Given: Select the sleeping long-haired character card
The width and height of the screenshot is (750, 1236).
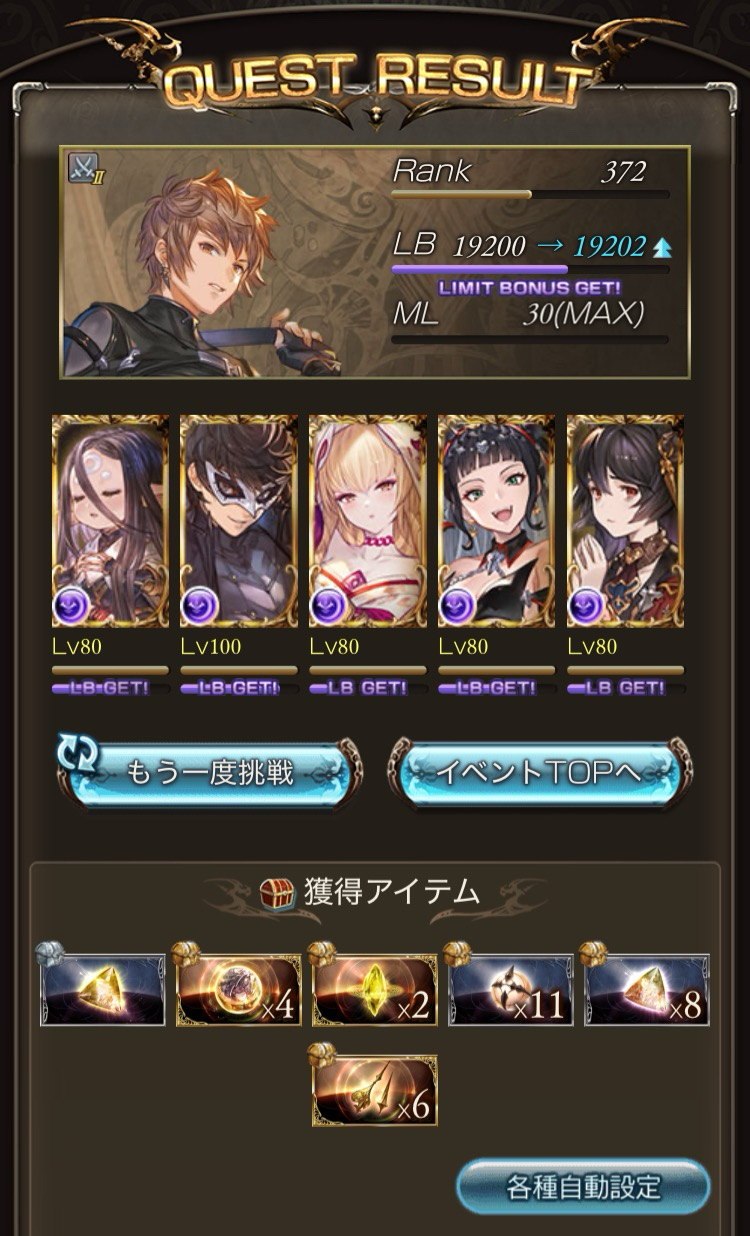Looking at the screenshot, I should click(110, 521).
